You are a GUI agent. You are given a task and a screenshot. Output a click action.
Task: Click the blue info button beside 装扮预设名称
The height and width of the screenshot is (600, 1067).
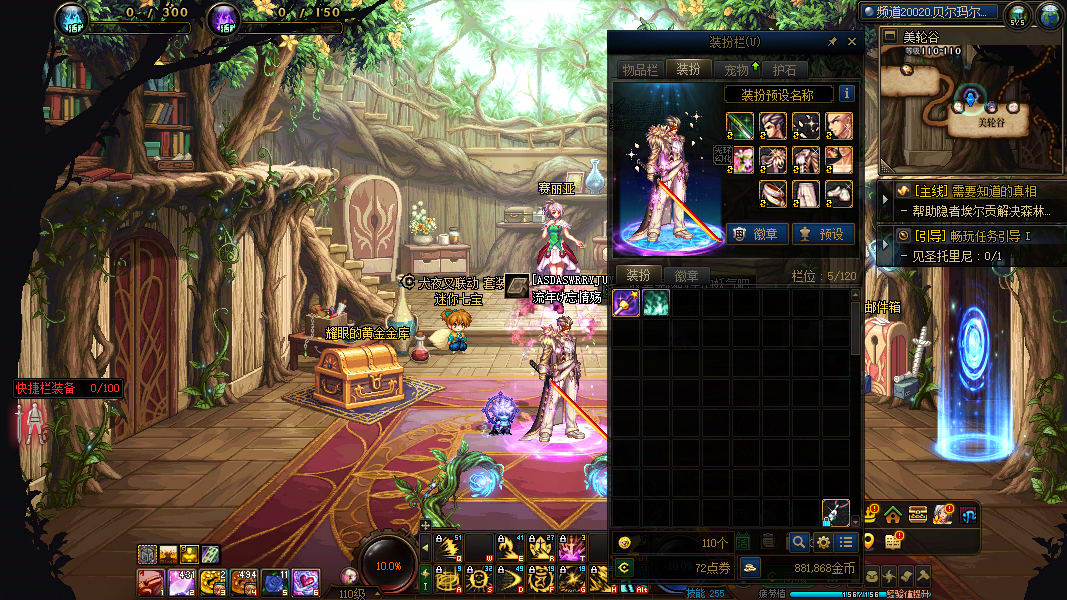[x=846, y=94]
